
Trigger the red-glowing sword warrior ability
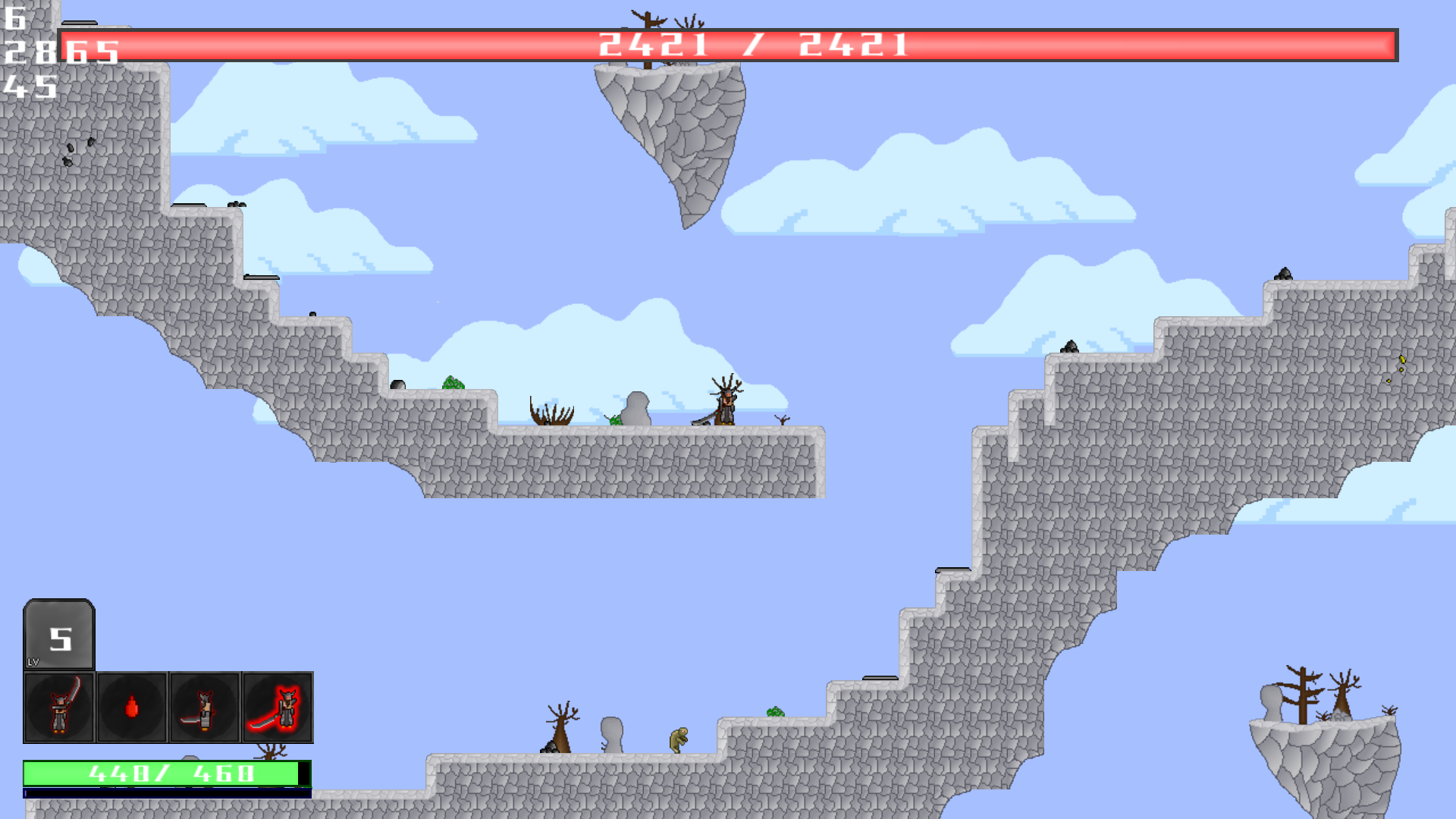point(278,708)
